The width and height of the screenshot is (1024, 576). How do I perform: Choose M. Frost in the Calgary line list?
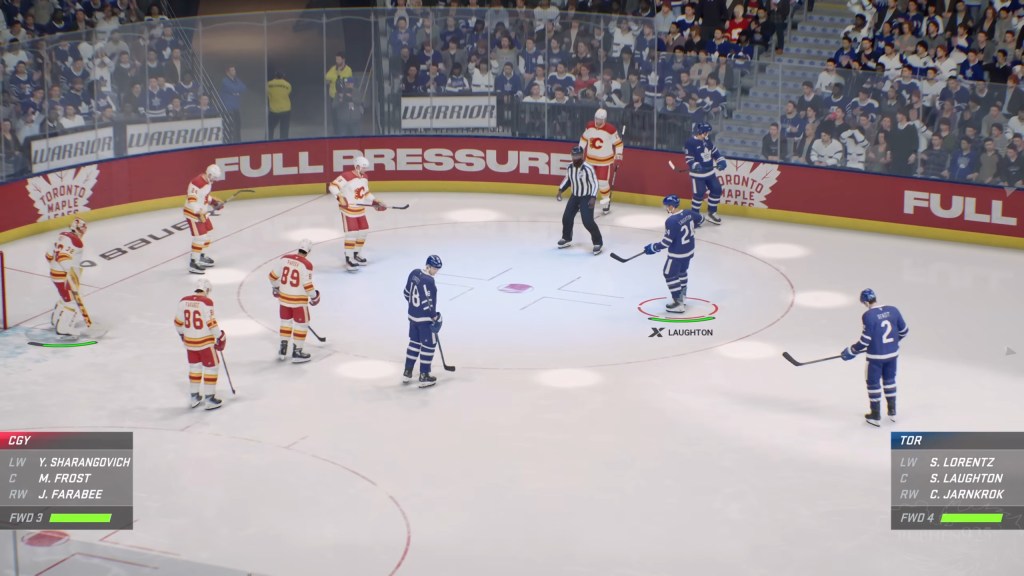[65, 478]
